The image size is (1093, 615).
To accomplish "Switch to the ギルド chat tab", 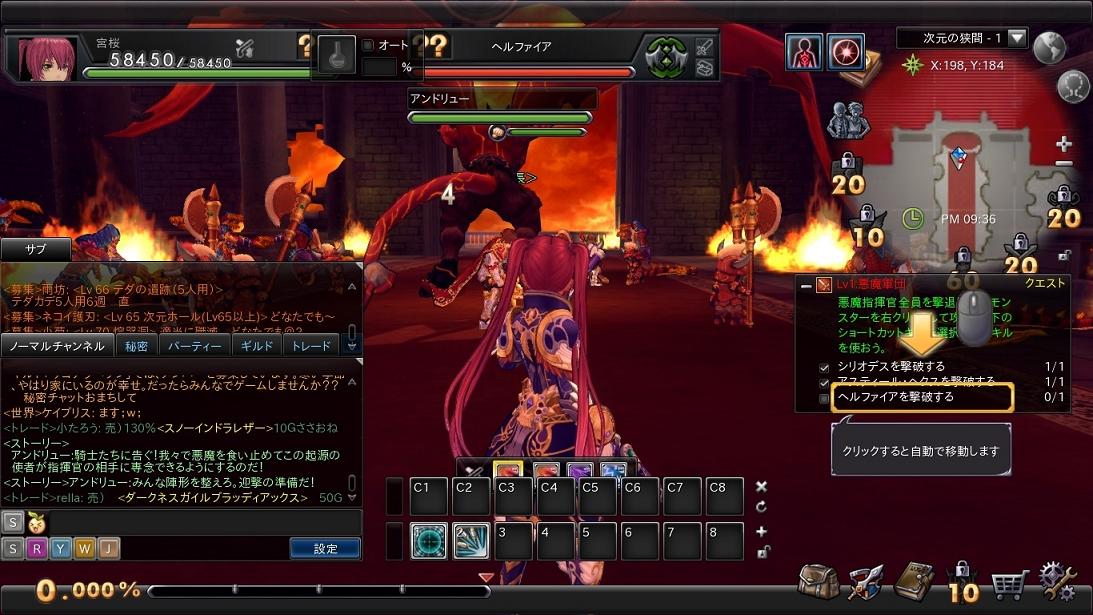I will tap(256, 346).
